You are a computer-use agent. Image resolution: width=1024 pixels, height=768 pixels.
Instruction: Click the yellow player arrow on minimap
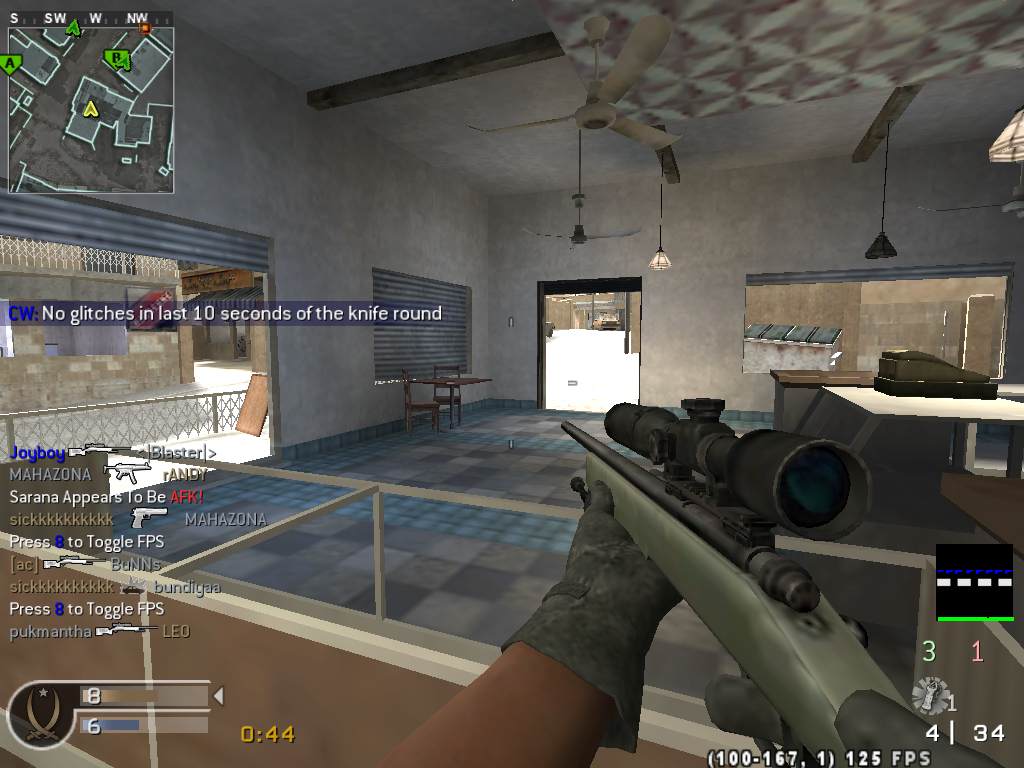pyautogui.click(x=90, y=107)
